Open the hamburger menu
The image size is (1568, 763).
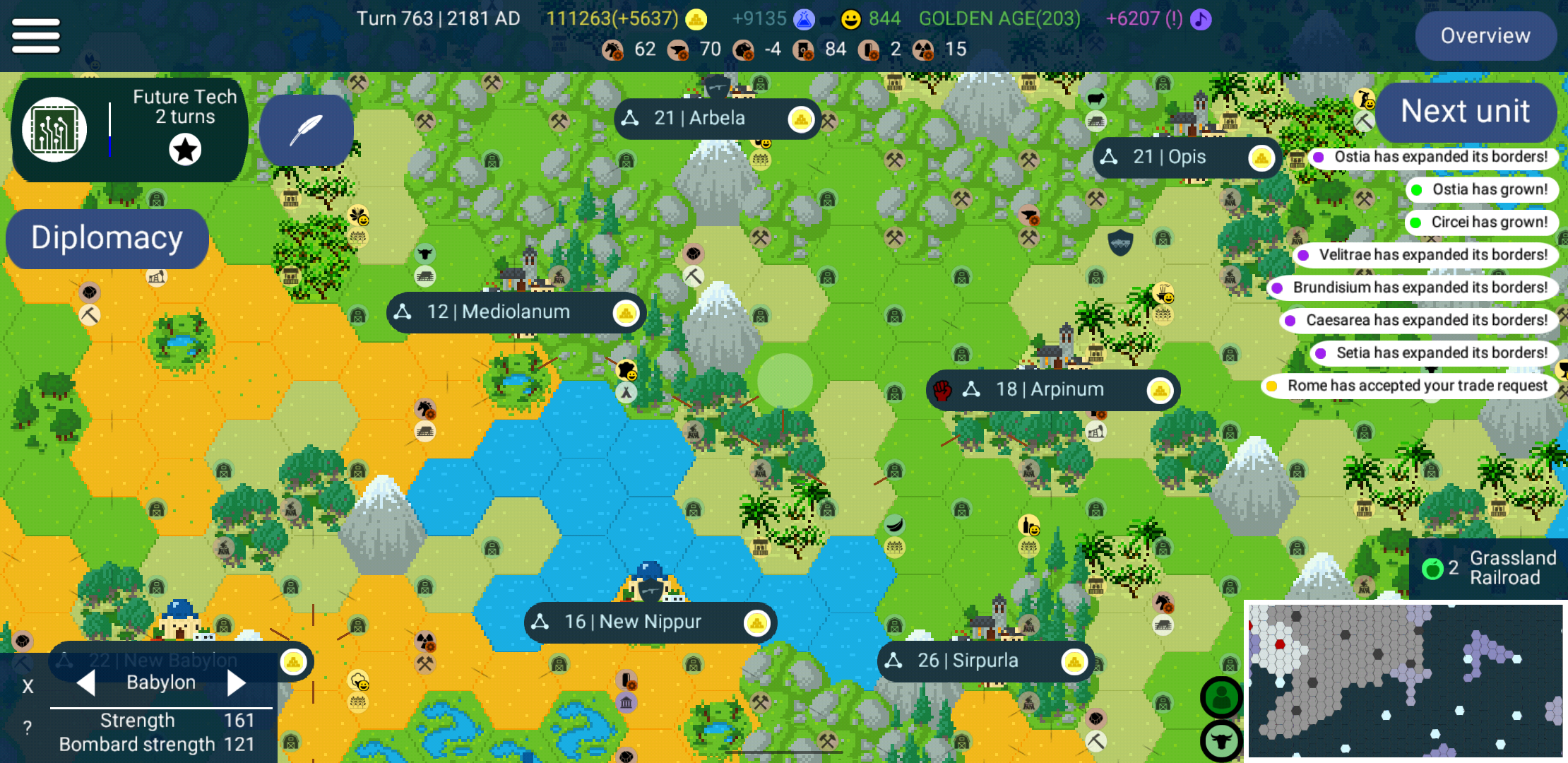35,35
